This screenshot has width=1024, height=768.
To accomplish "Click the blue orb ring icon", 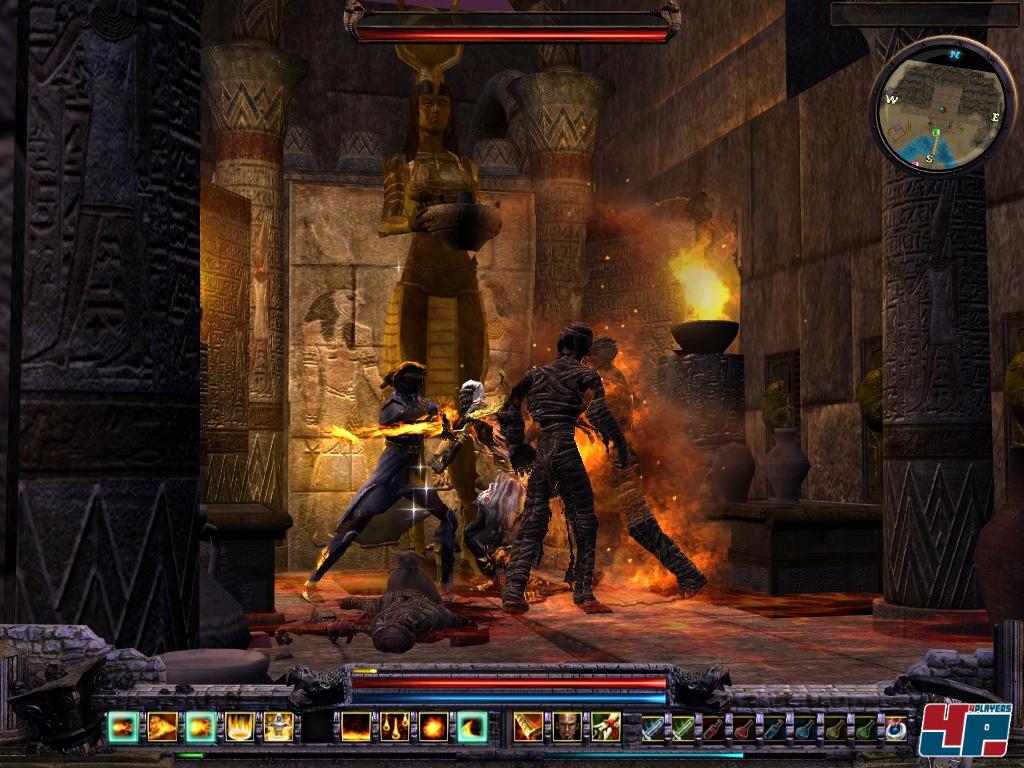I will tap(895, 727).
